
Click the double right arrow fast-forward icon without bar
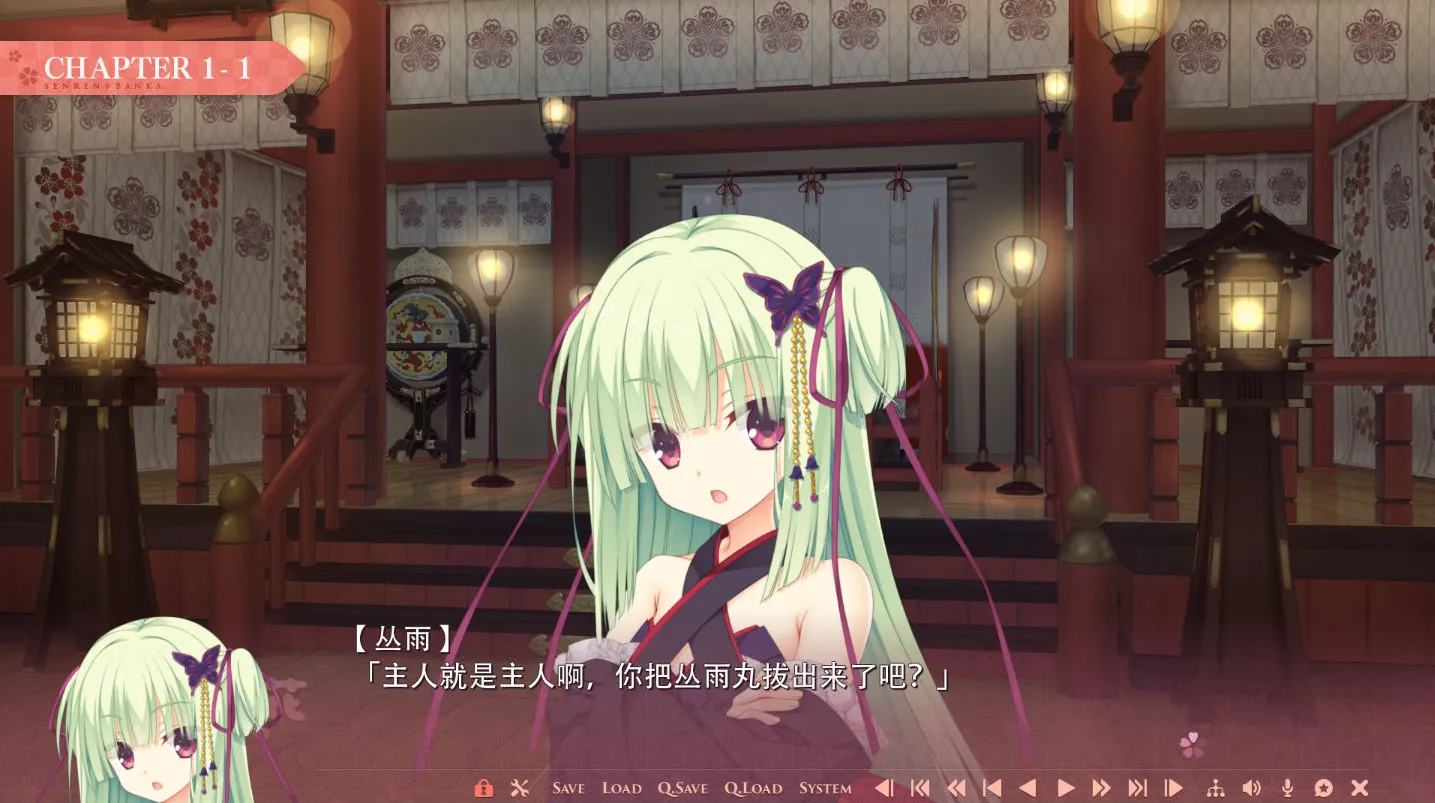[1101, 788]
